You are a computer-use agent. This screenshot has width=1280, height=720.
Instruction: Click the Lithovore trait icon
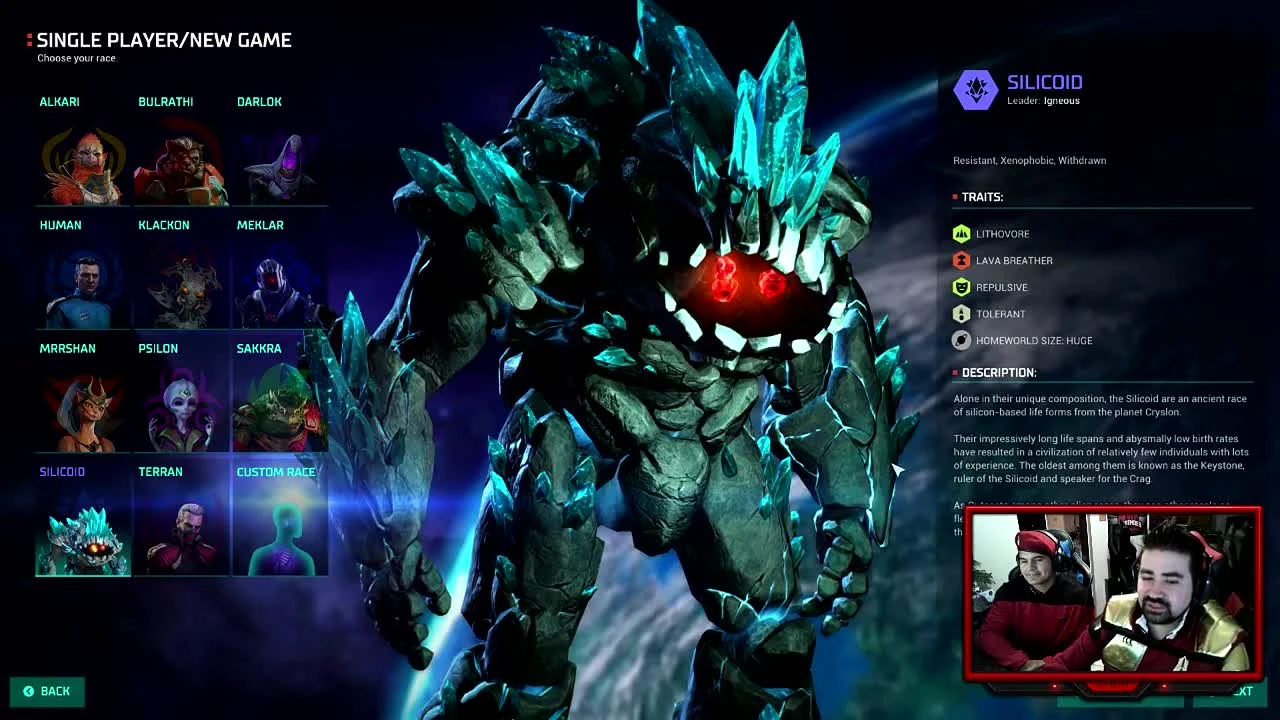pyautogui.click(x=961, y=233)
